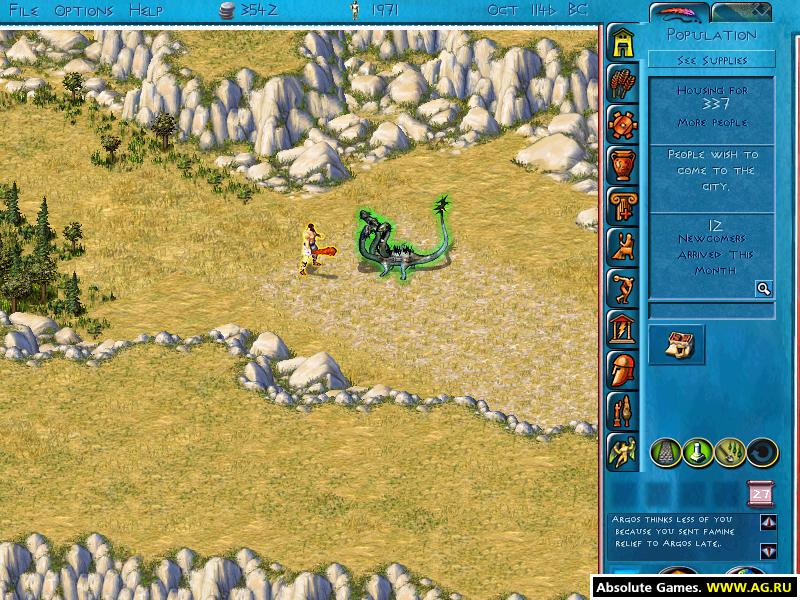Switch to the map view top tab

pyautogui.click(x=741, y=12)
